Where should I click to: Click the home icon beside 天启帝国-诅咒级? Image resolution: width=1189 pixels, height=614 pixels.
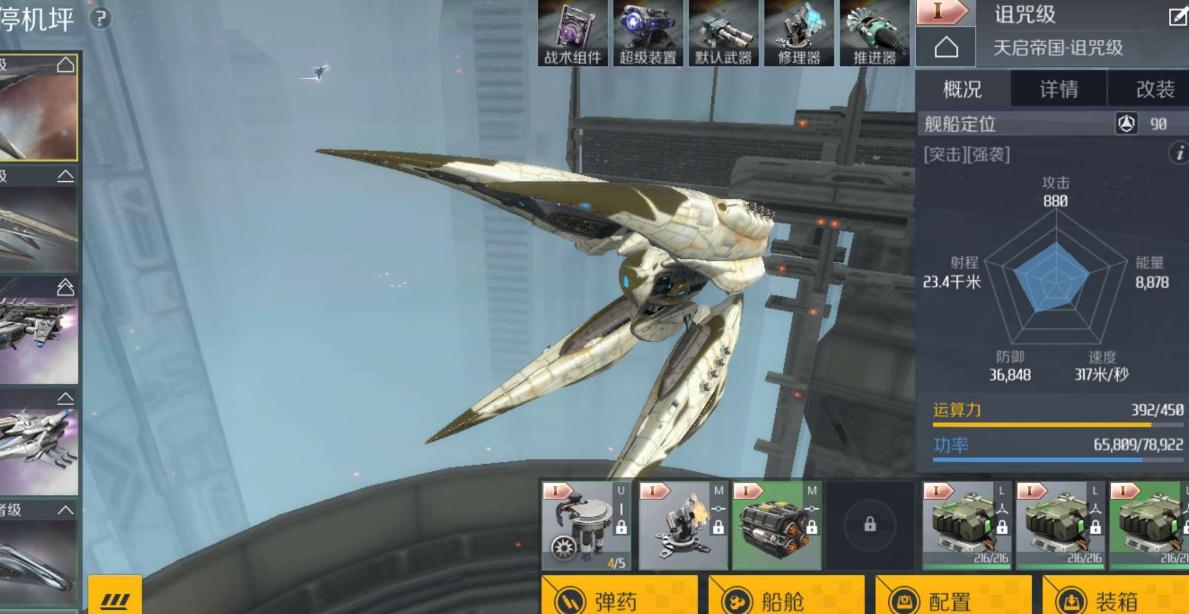click(x=945, y=47)
